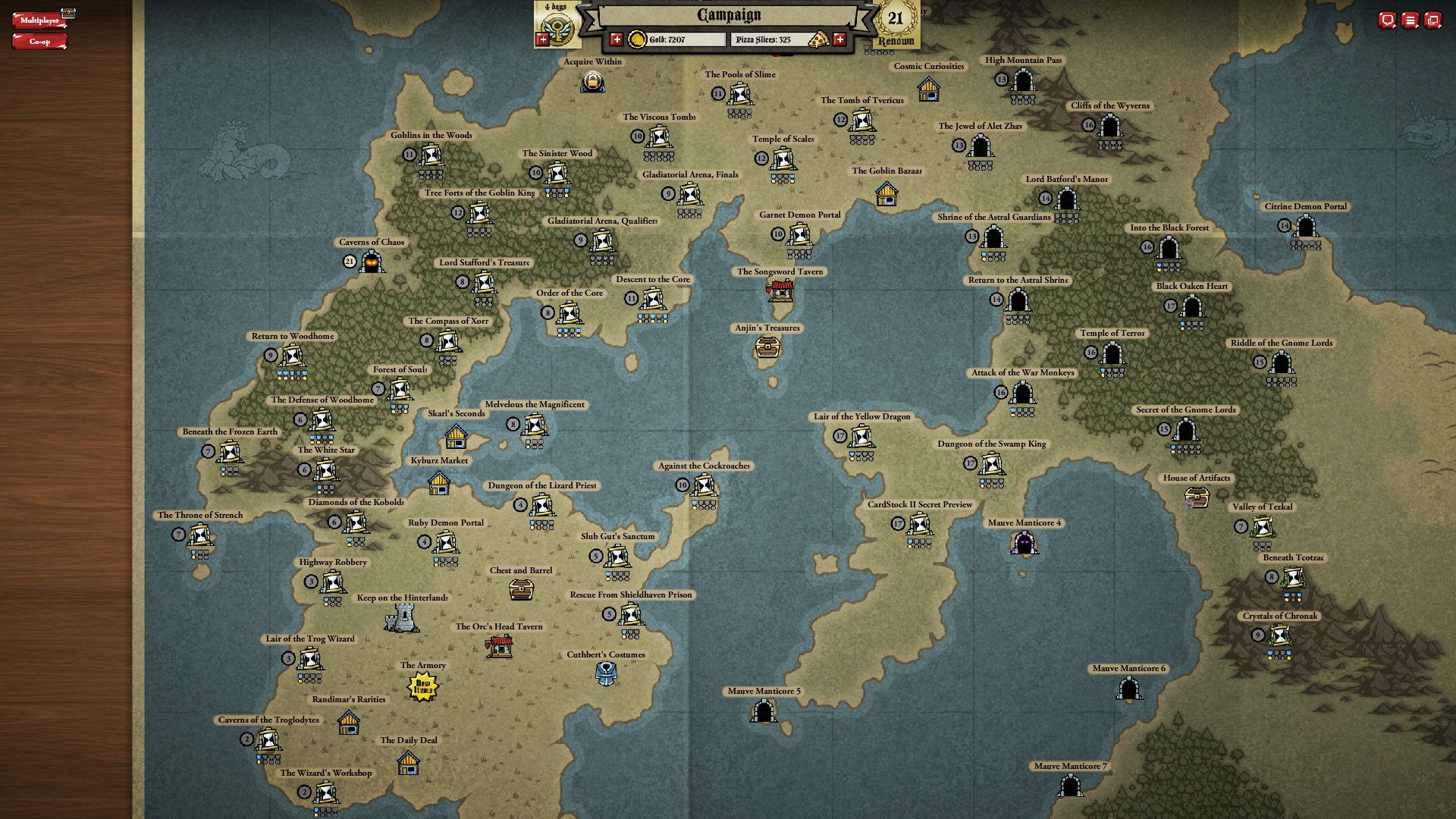Select the Caverns of Chaos adventure node
The height and width of the screenshot is (819, 1456).
[372, 262]
